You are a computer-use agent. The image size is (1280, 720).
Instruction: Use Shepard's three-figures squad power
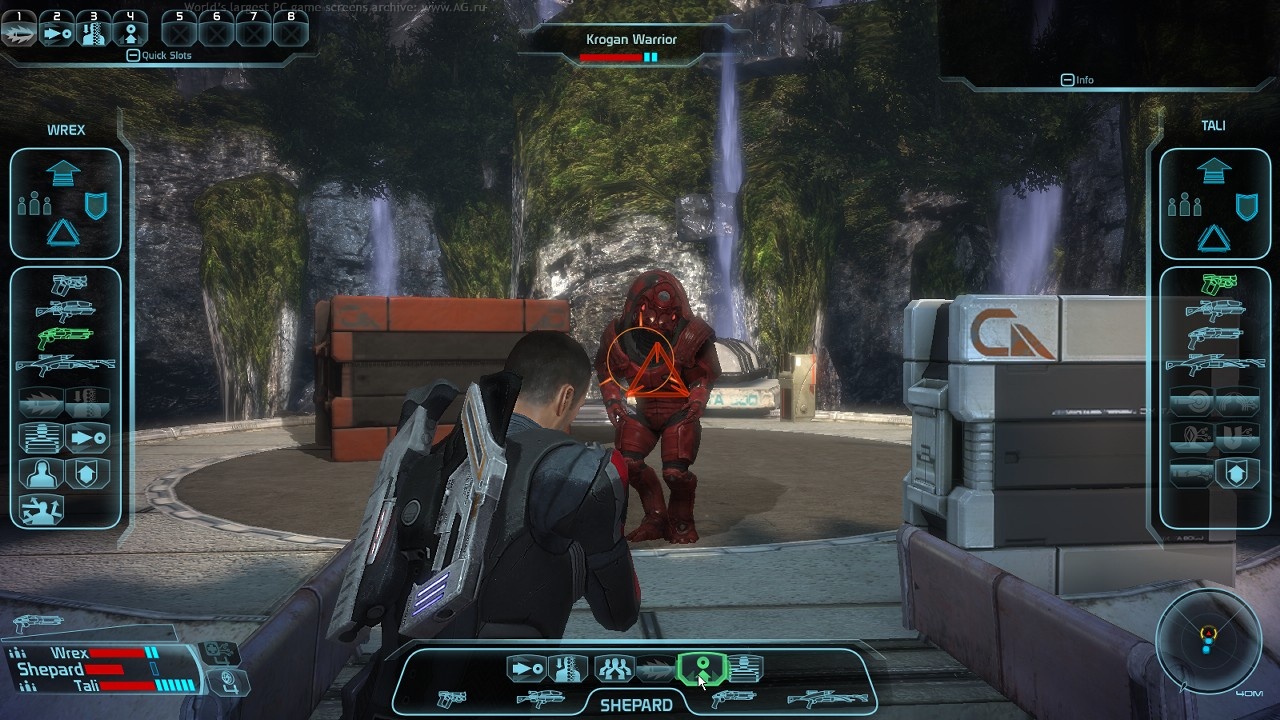pyautogui.click(x=614, y=668)
